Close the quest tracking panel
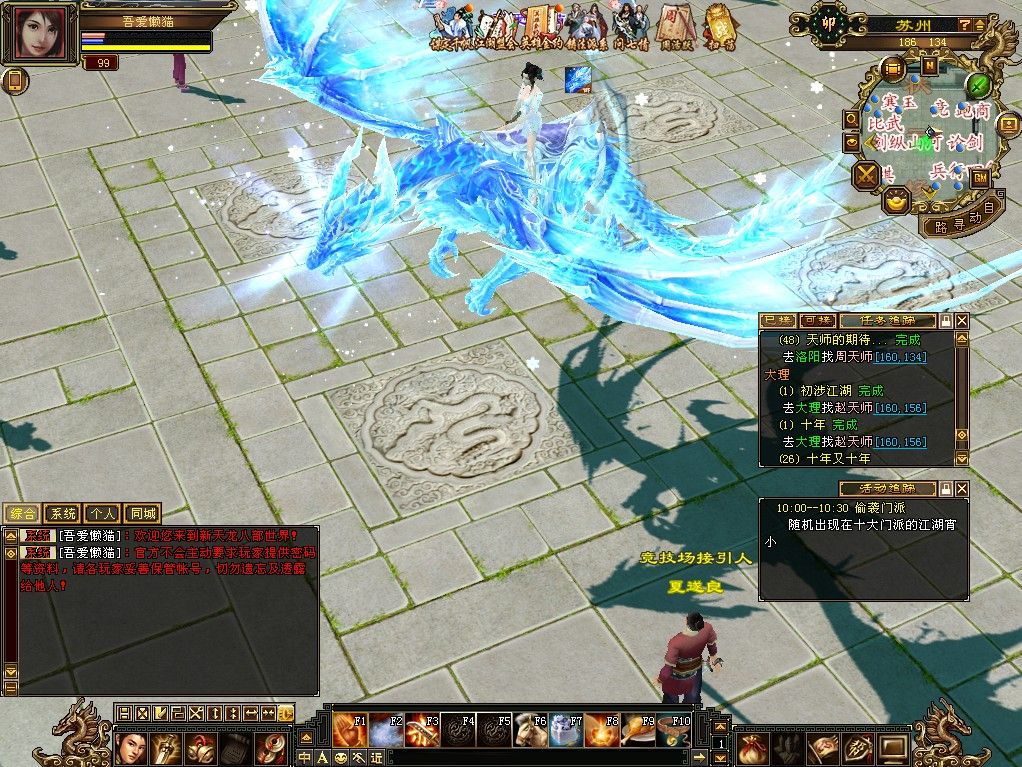1022x767 pixels. point(962,321)
